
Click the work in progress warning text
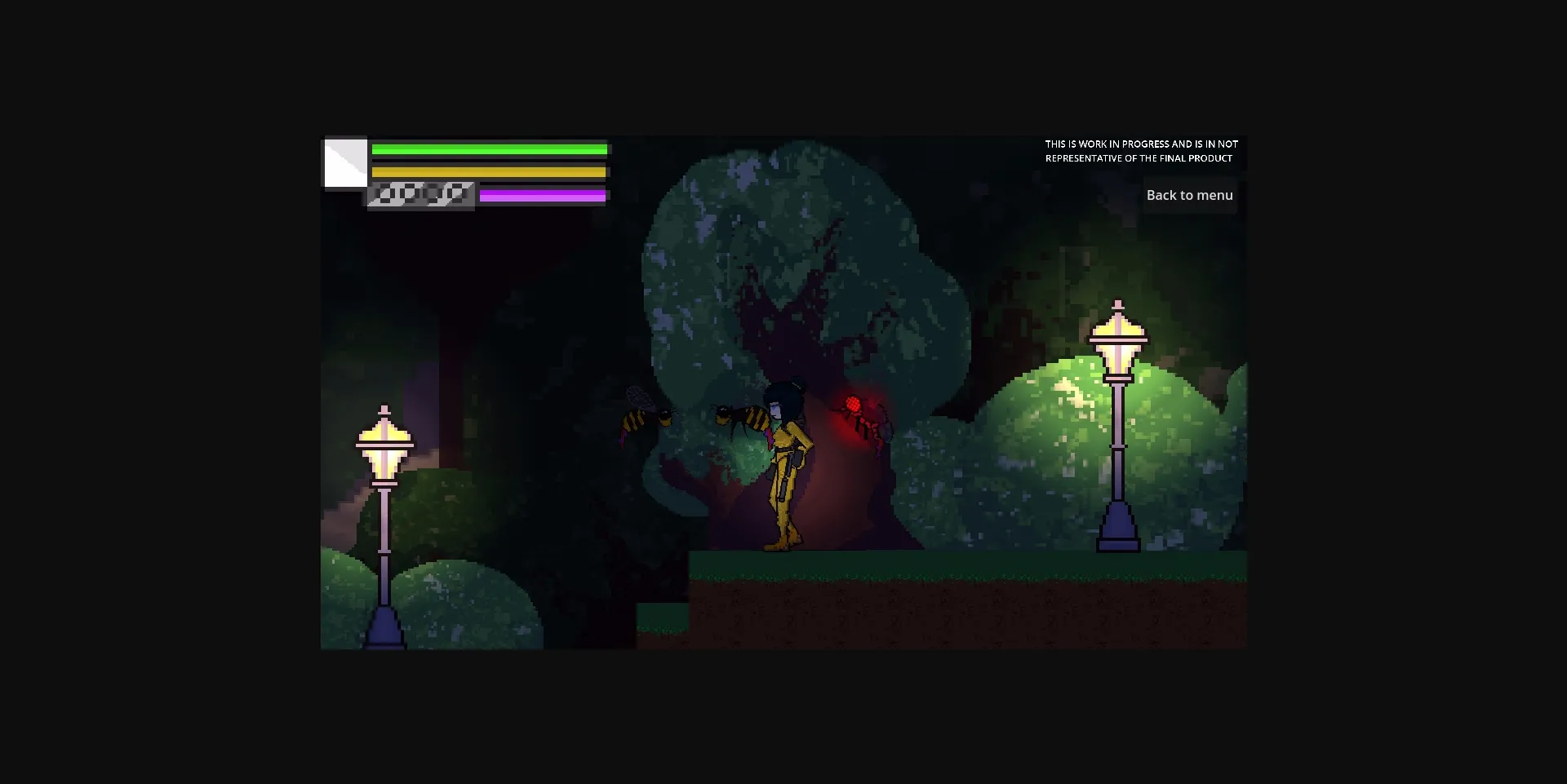[1141, 151]
